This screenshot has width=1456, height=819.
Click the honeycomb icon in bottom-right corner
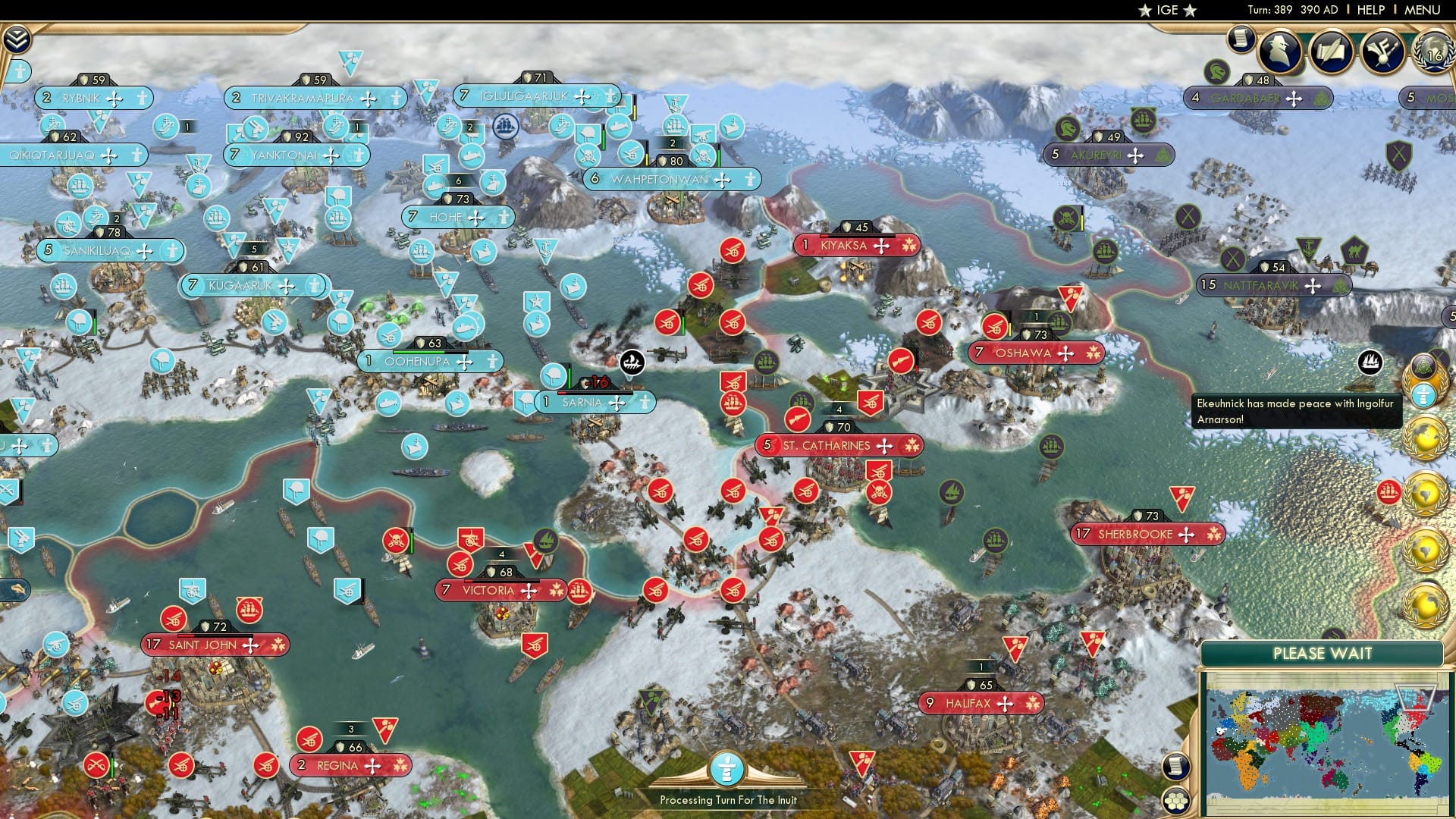[1176, 802]
